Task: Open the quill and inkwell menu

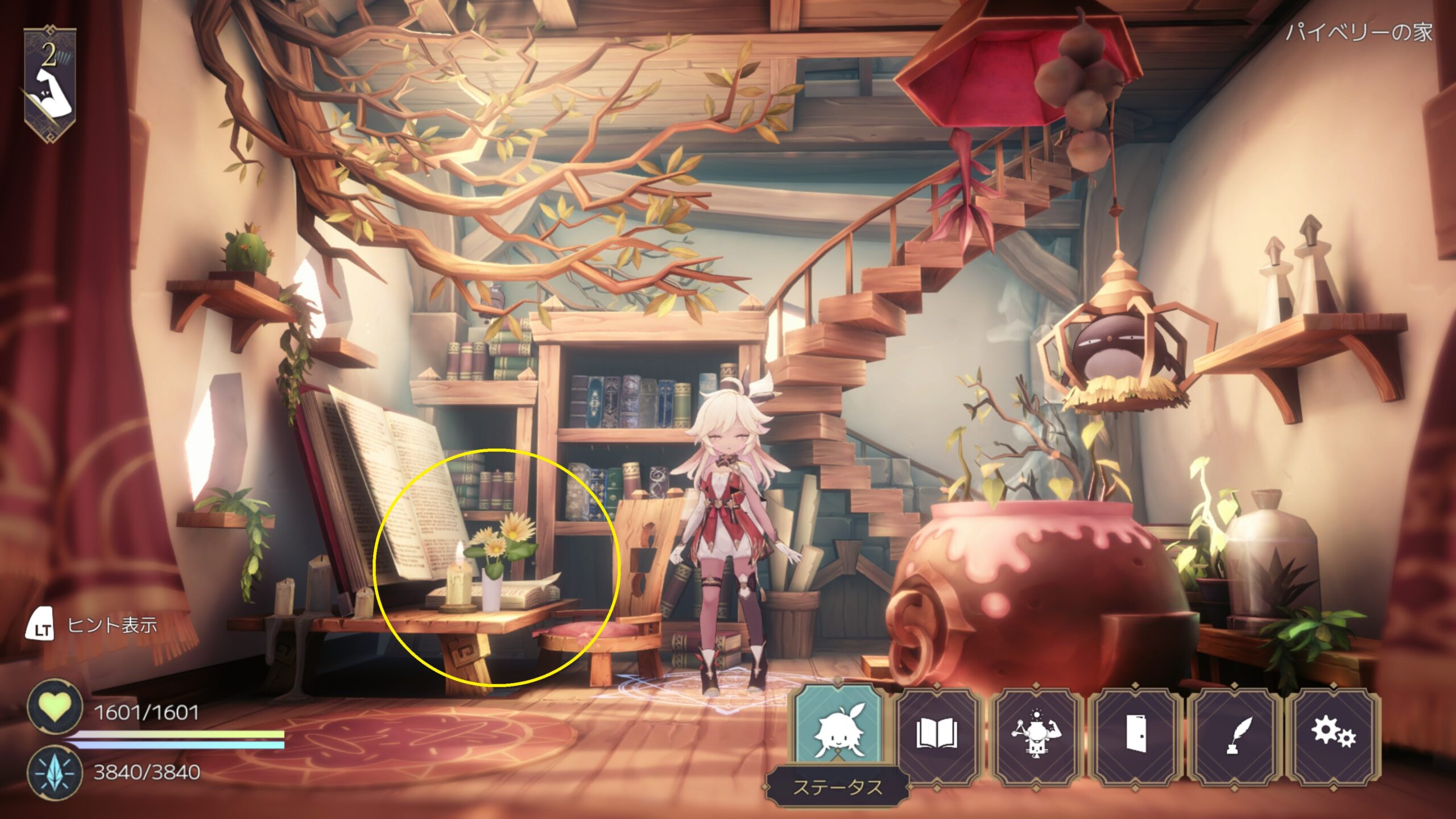Action: (x=1234, y=734)
